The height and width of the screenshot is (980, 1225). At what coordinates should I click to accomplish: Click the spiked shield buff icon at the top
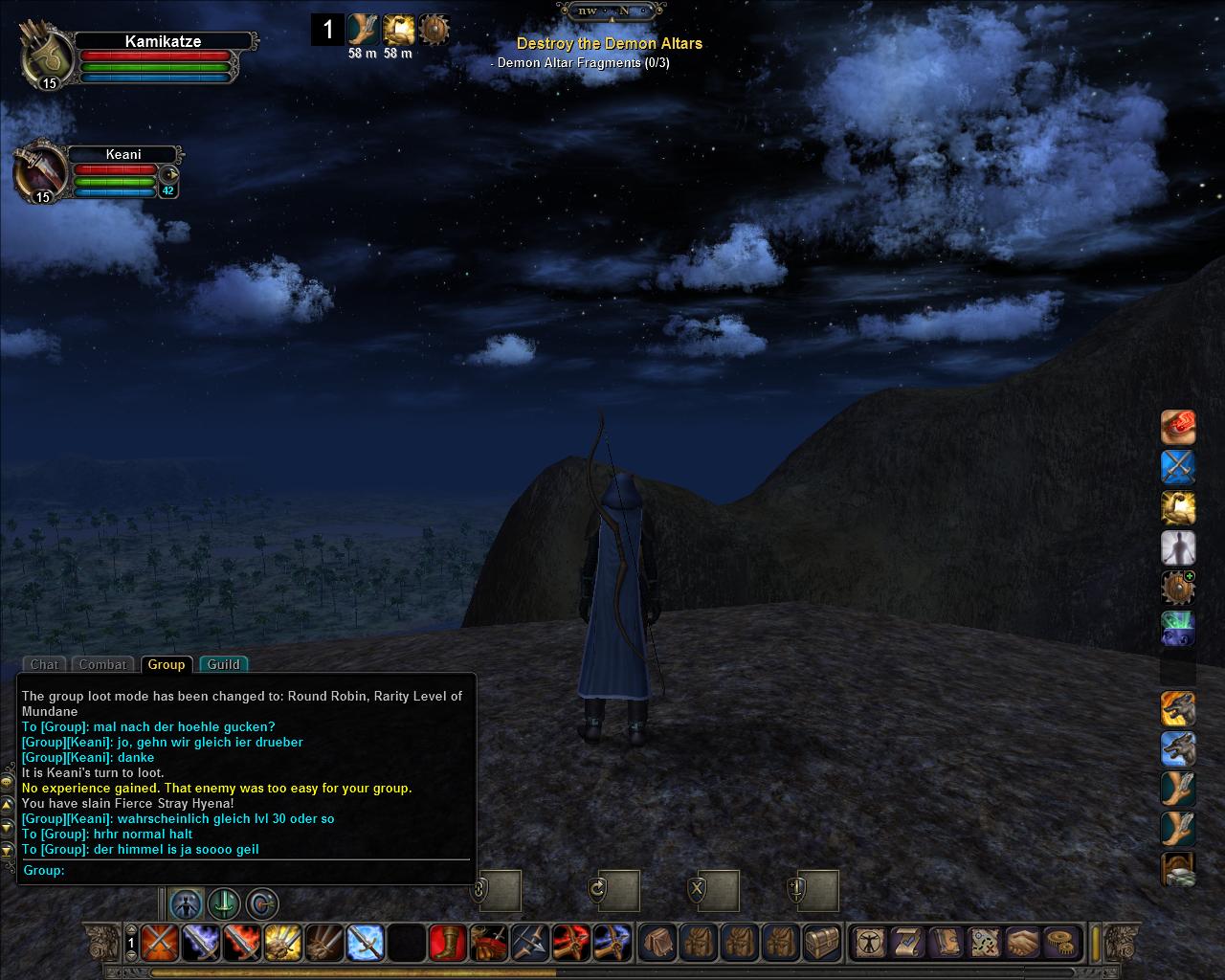pos(434,30)
